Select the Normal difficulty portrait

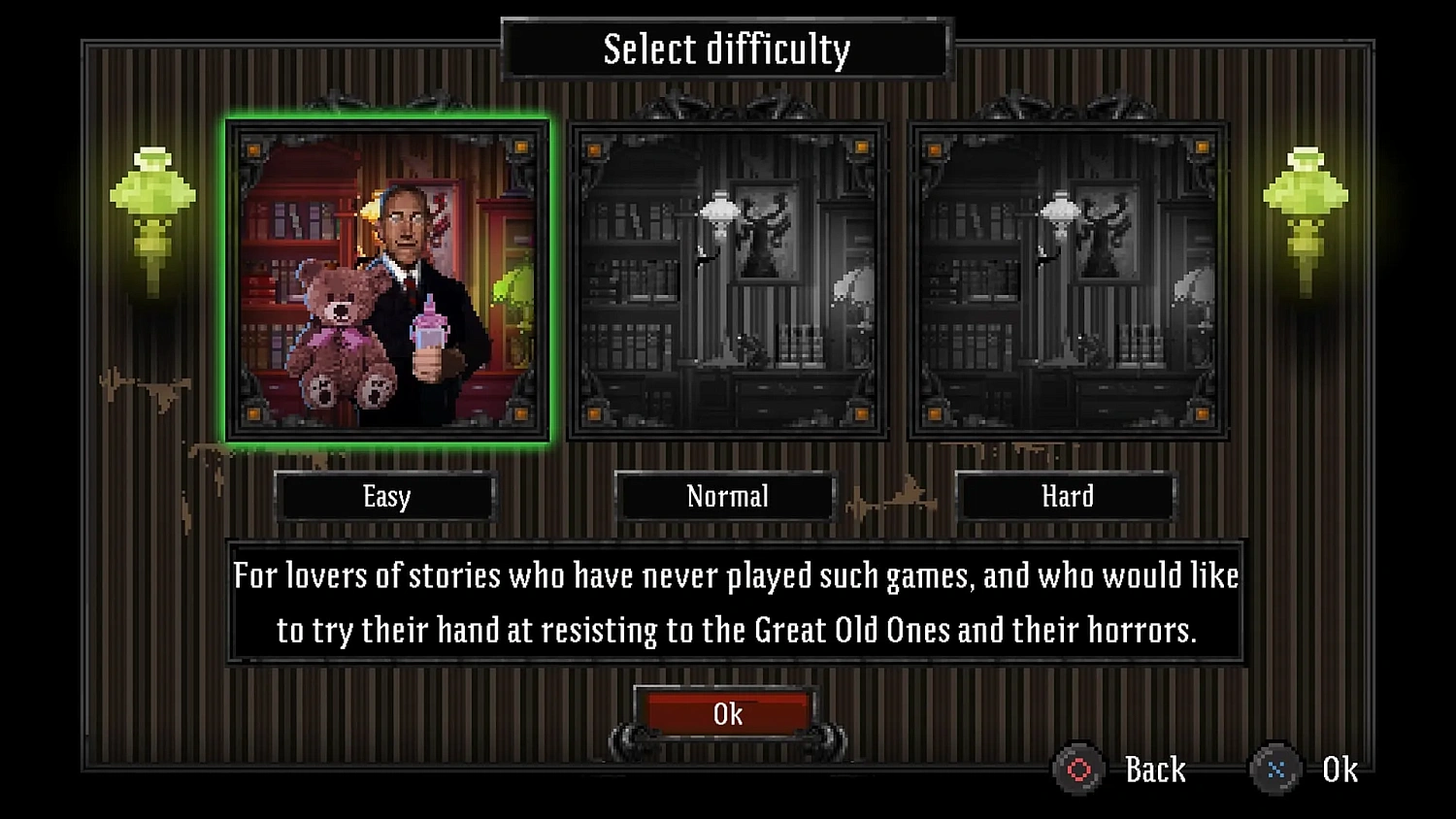click(726, 278)
